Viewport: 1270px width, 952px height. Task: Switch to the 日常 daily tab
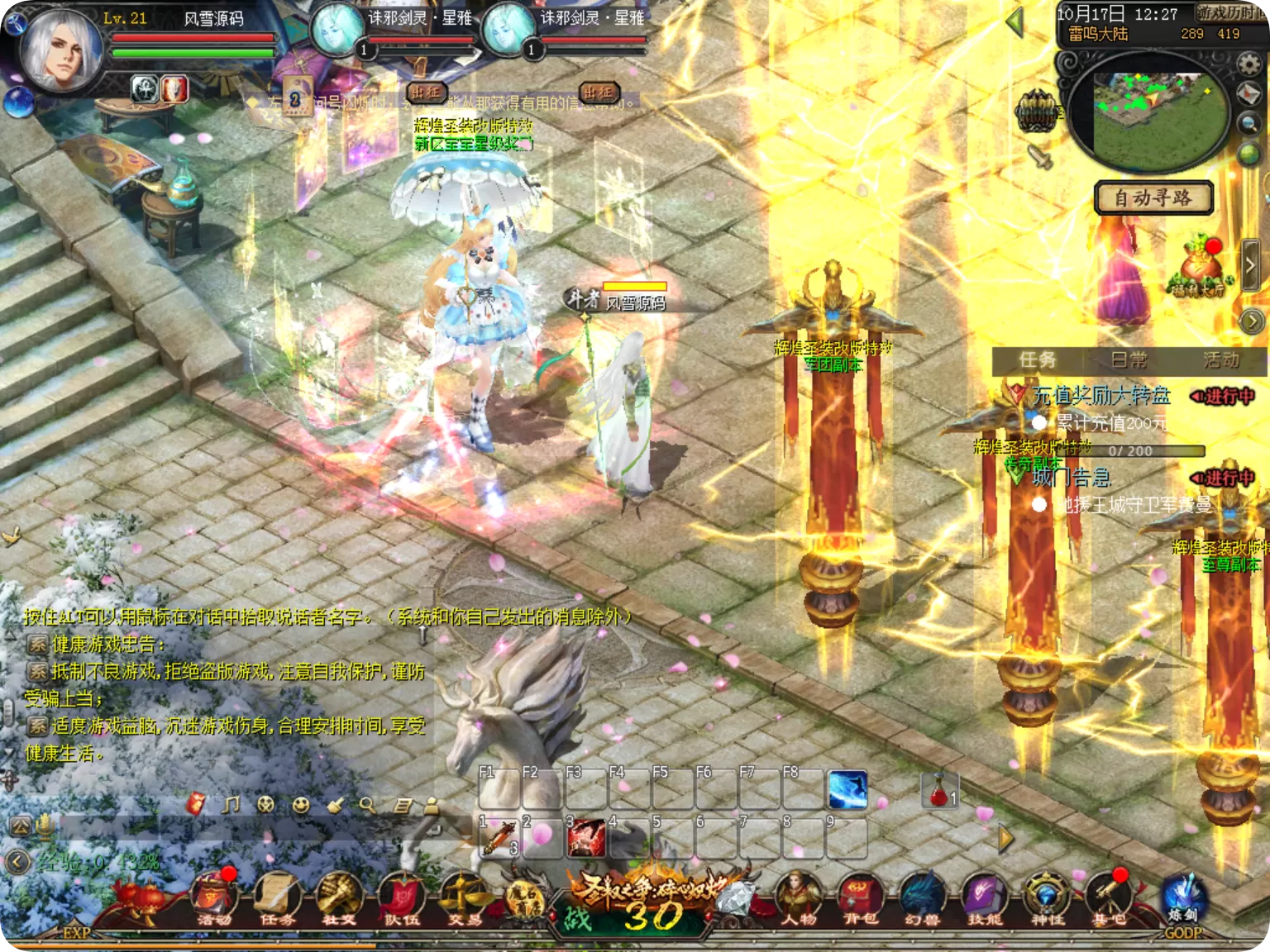1129,359
